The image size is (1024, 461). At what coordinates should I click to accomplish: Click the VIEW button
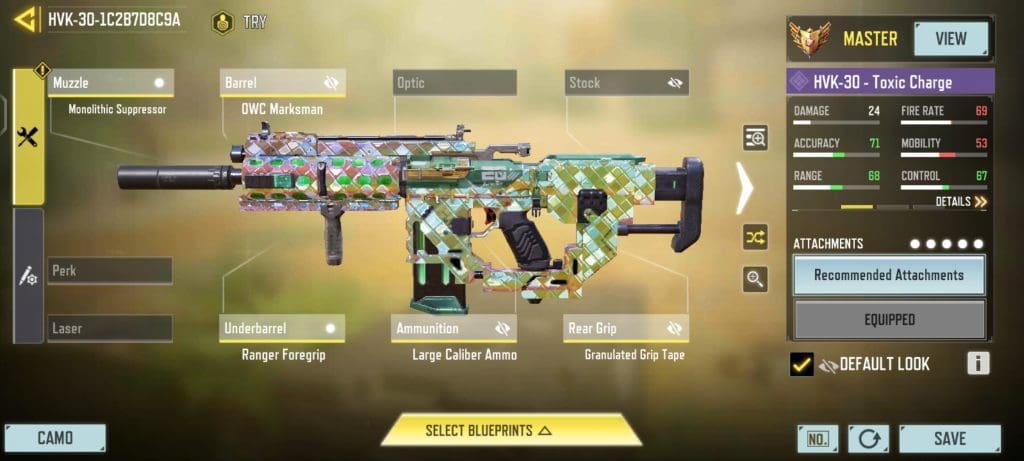tap(950, 39)
